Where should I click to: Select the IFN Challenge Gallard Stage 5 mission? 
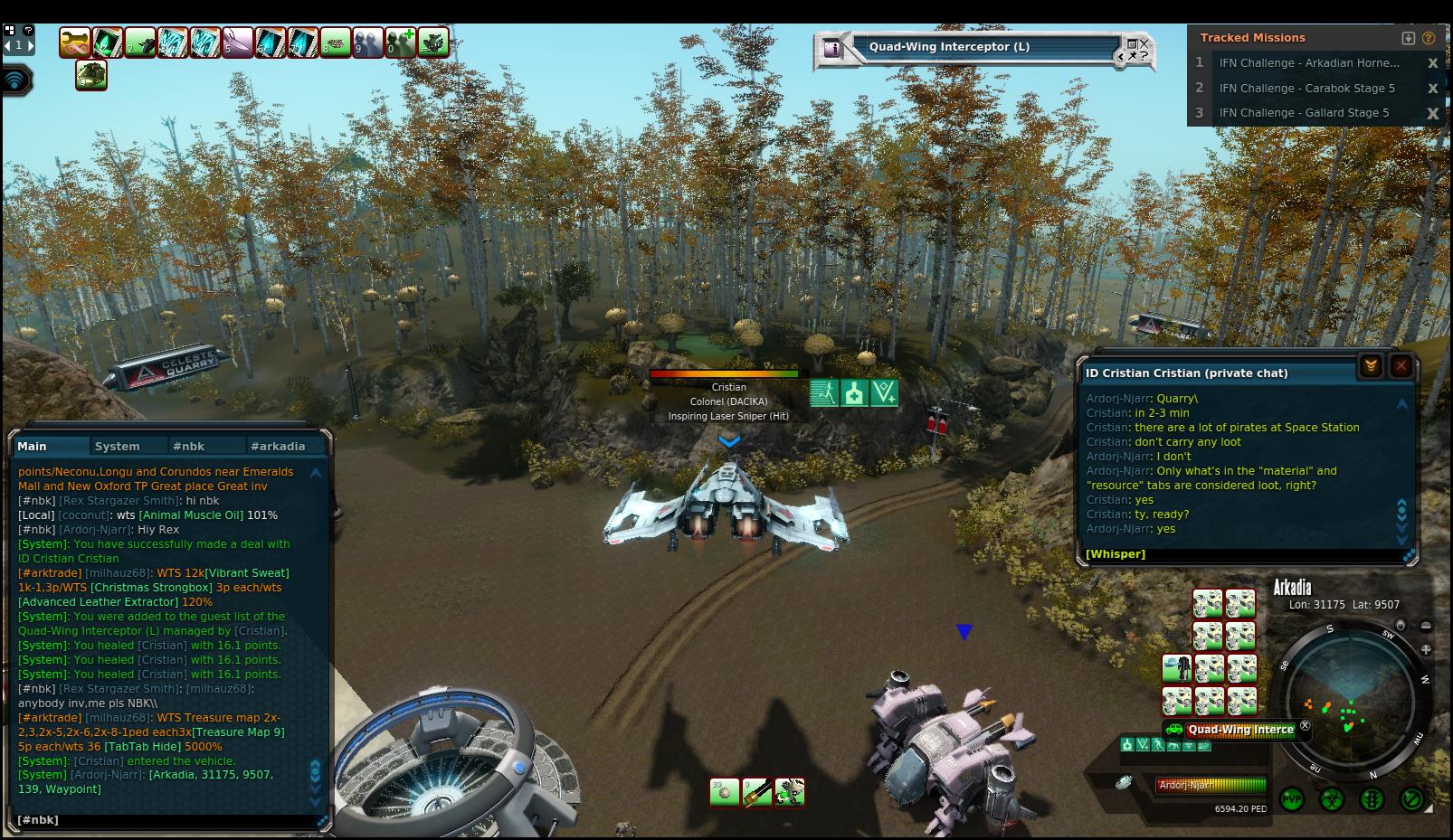[1304, 113]
